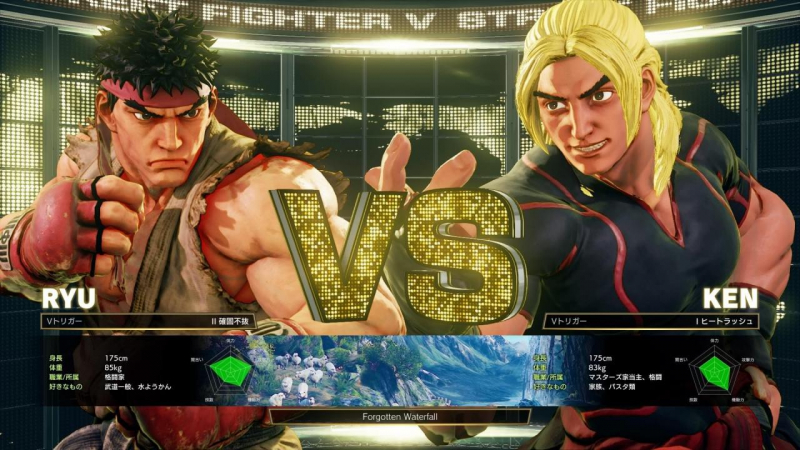800x450 pixels.
Task: Select Ken's V-Trigger field
Action: [x=651, y=322]
